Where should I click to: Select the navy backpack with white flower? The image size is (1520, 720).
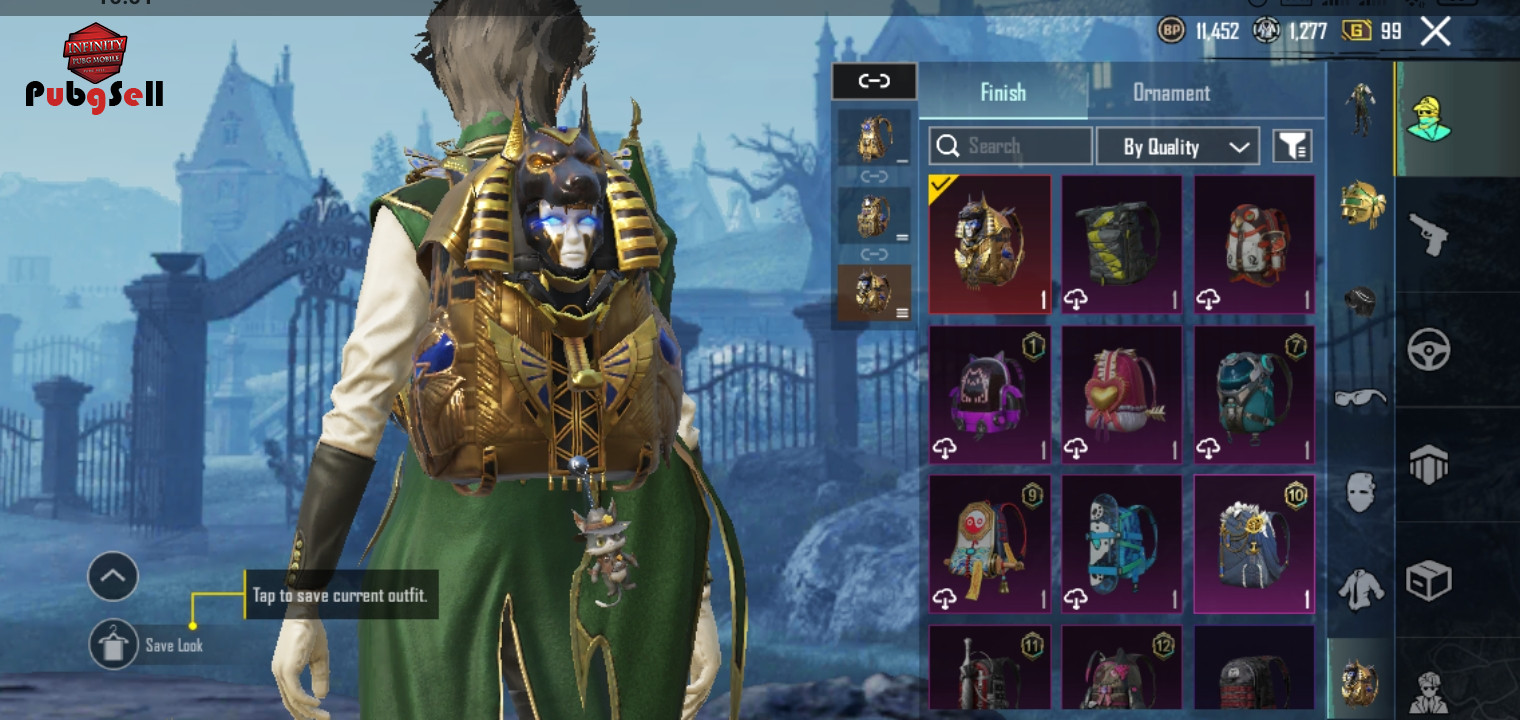click(x=1254, y=544)
